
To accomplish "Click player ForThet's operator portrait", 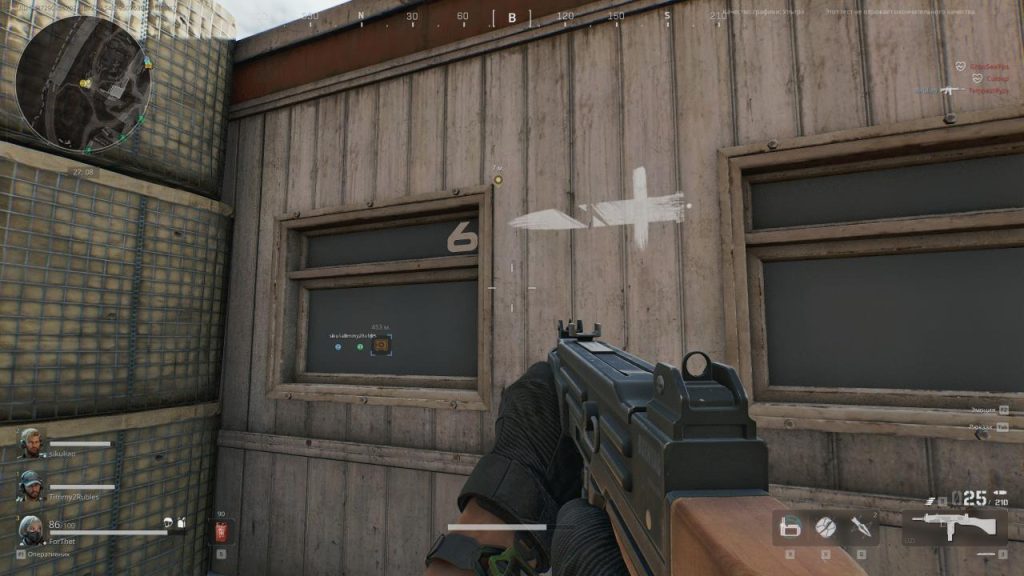I will coord(31,529).
